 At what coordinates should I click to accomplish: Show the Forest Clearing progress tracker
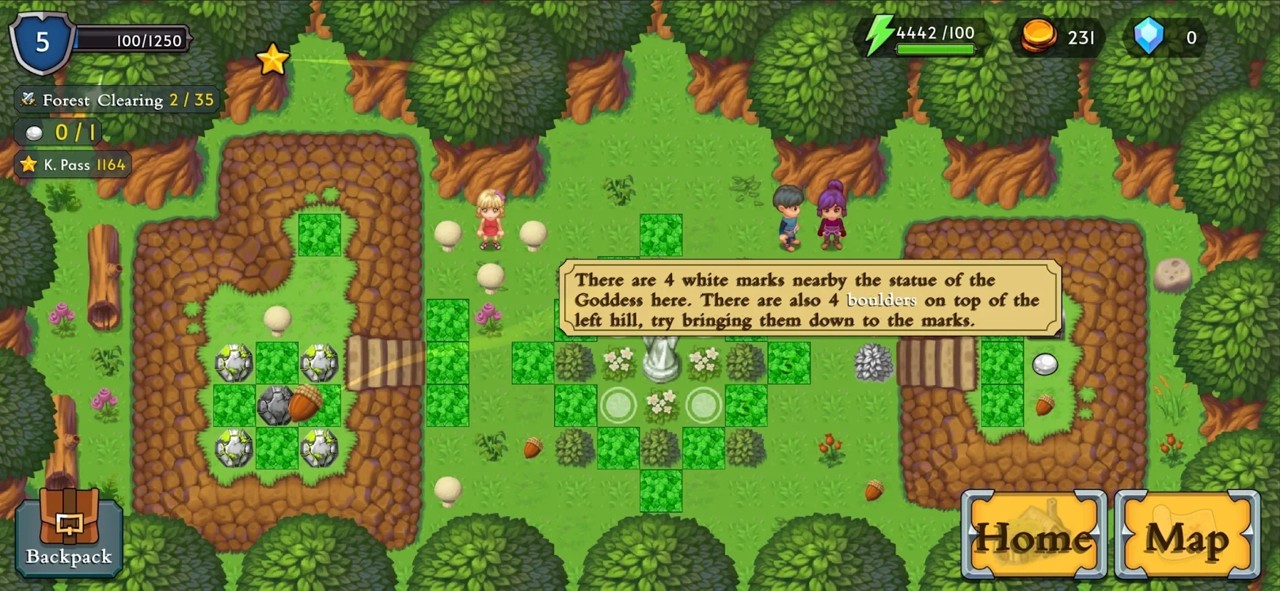coord(118,100)
